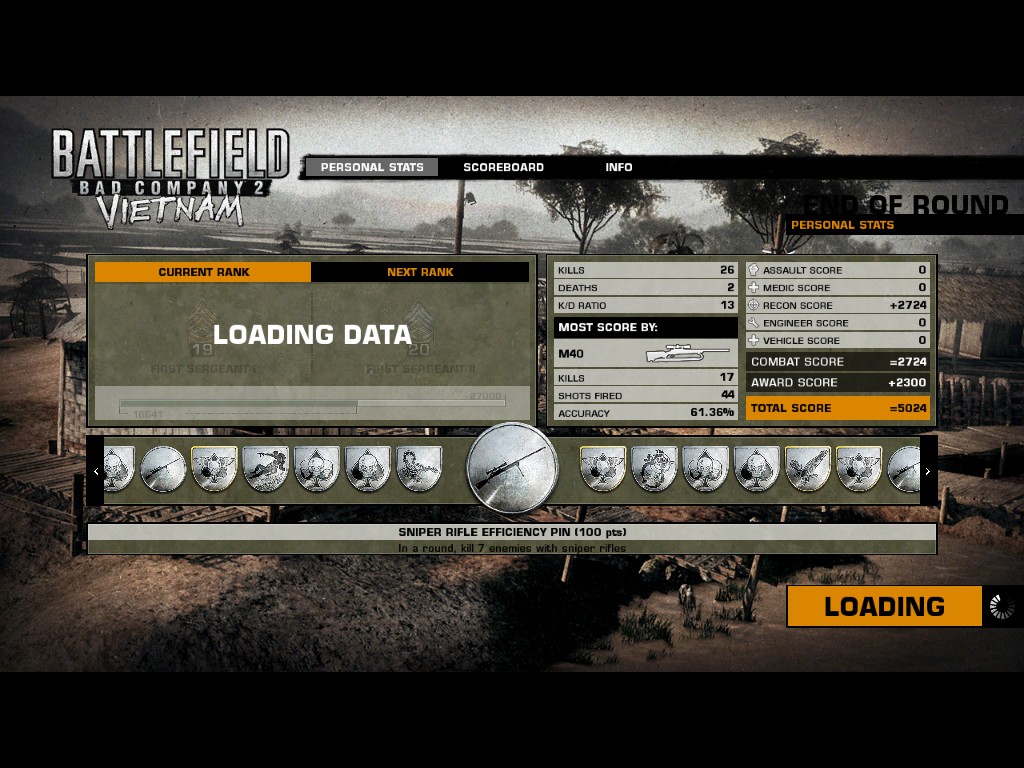Open the Info tab
This screenshot has width=1024, height=768.
(x=618, y=167)
